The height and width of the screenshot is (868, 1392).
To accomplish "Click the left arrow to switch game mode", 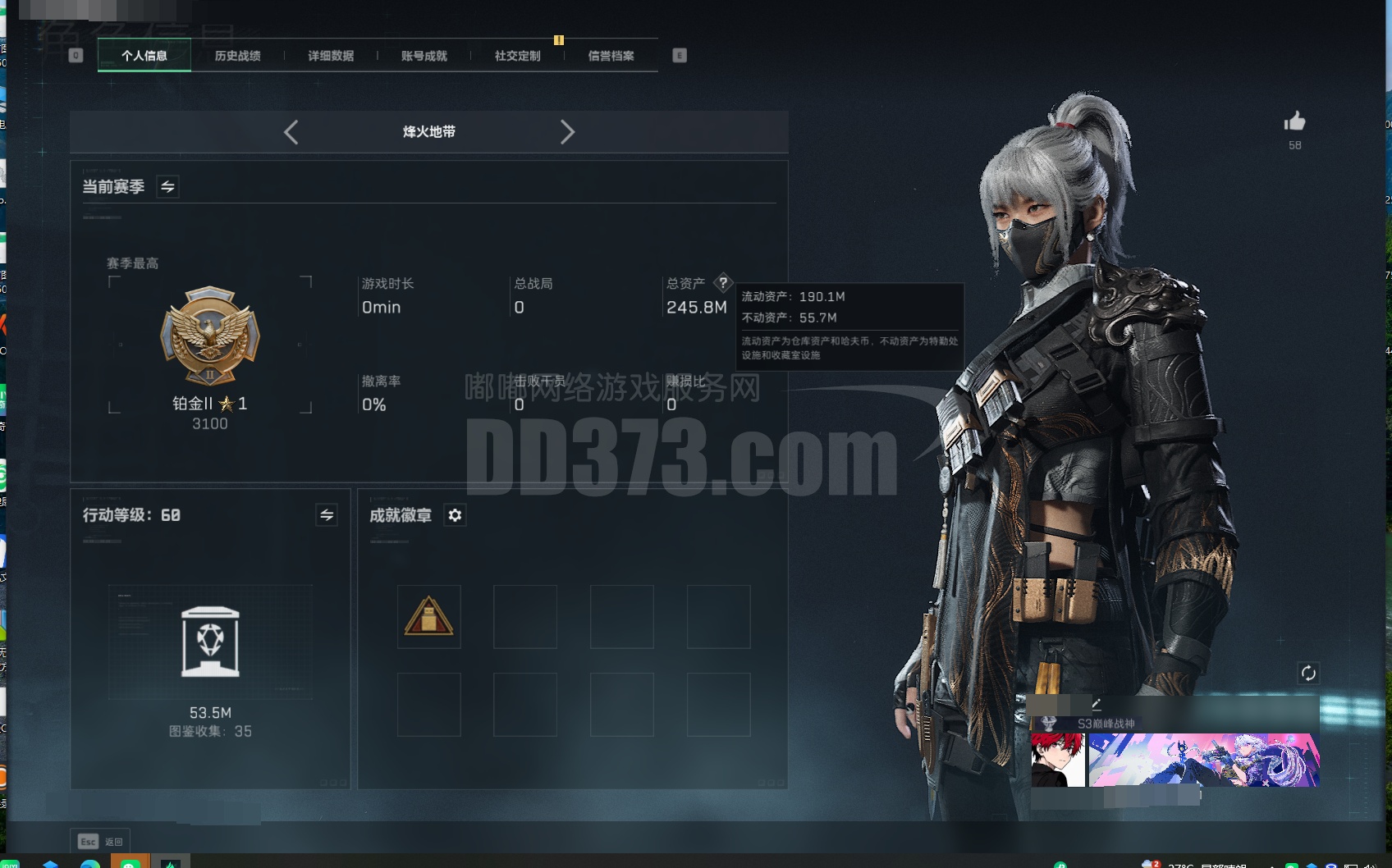I will click(291, 132).
